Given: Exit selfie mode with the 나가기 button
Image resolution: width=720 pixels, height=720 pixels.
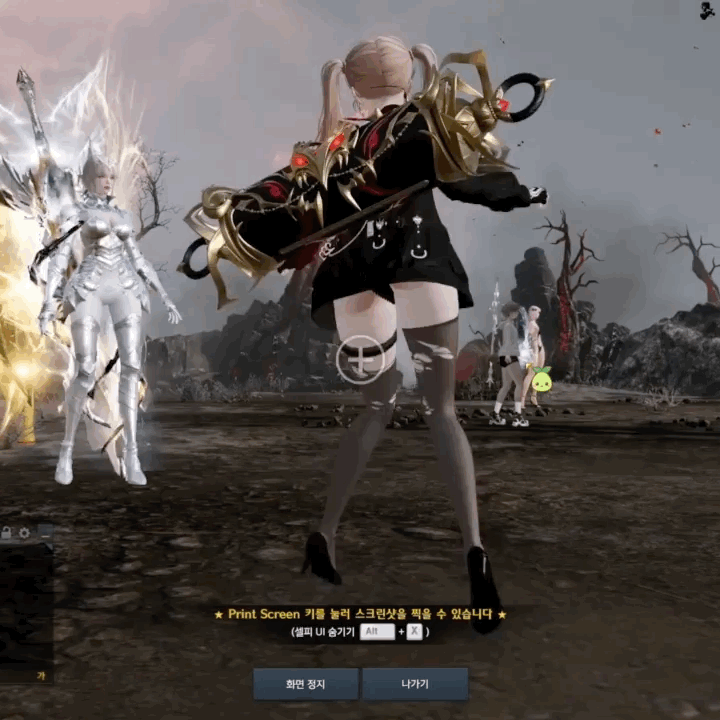Looking at the screenshot, I should pyautogui.click(x=415, y=684).
